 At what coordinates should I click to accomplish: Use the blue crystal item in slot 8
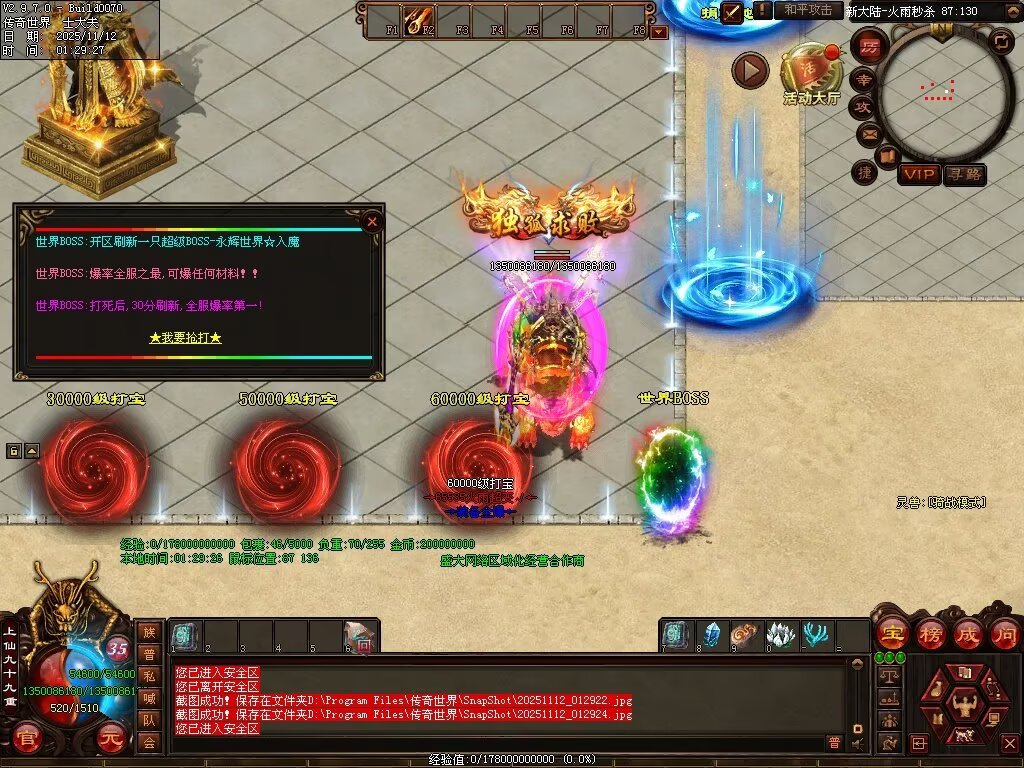(x=712, y=635)
